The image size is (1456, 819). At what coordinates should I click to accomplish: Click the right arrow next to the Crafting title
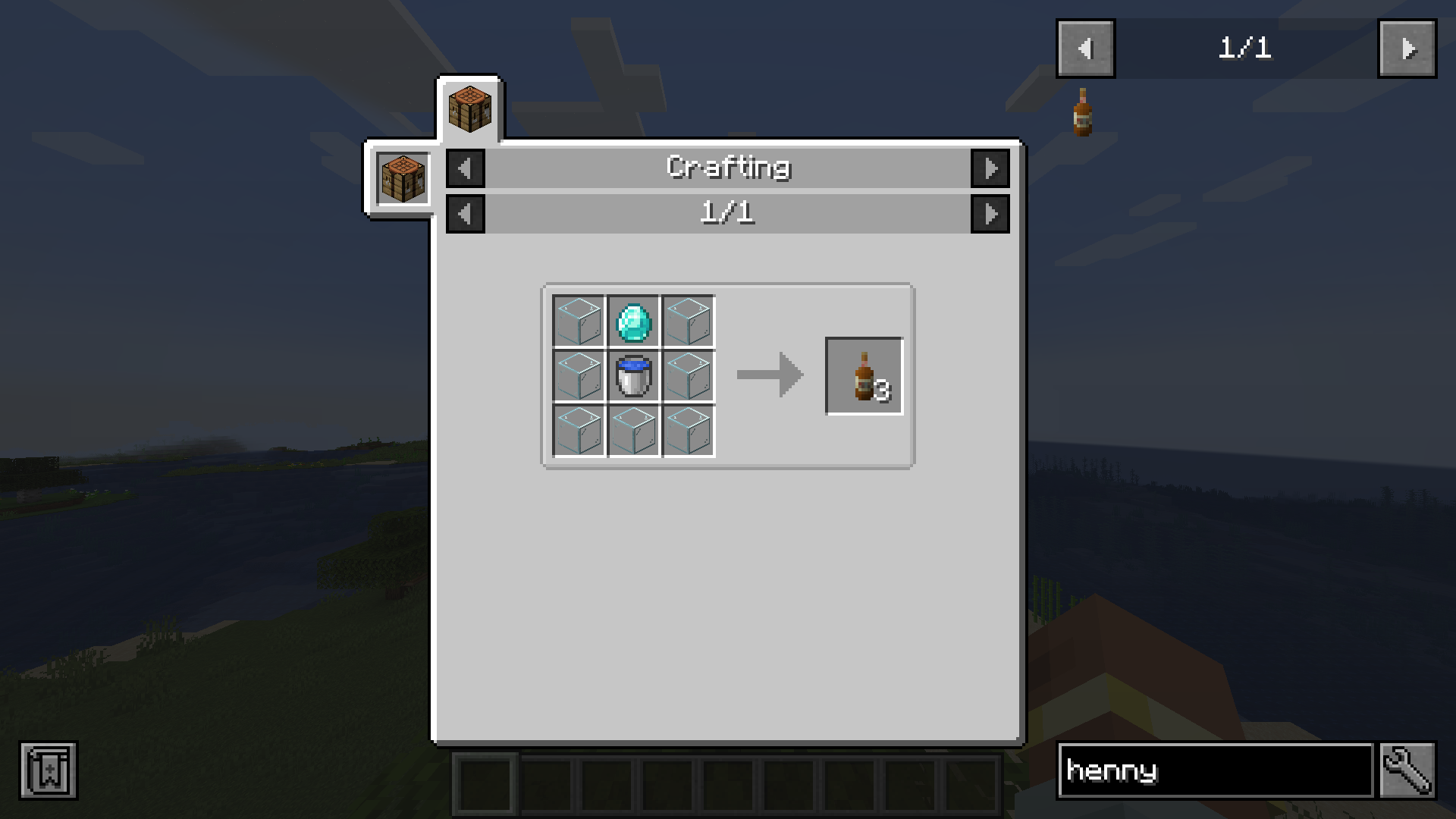pyautogui.click(x=991, y=168)
